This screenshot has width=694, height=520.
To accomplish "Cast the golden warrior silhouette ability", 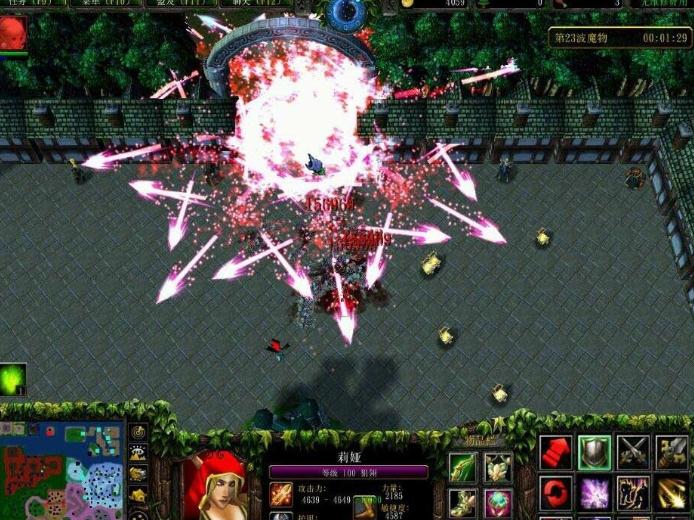I will pos(633,493).
